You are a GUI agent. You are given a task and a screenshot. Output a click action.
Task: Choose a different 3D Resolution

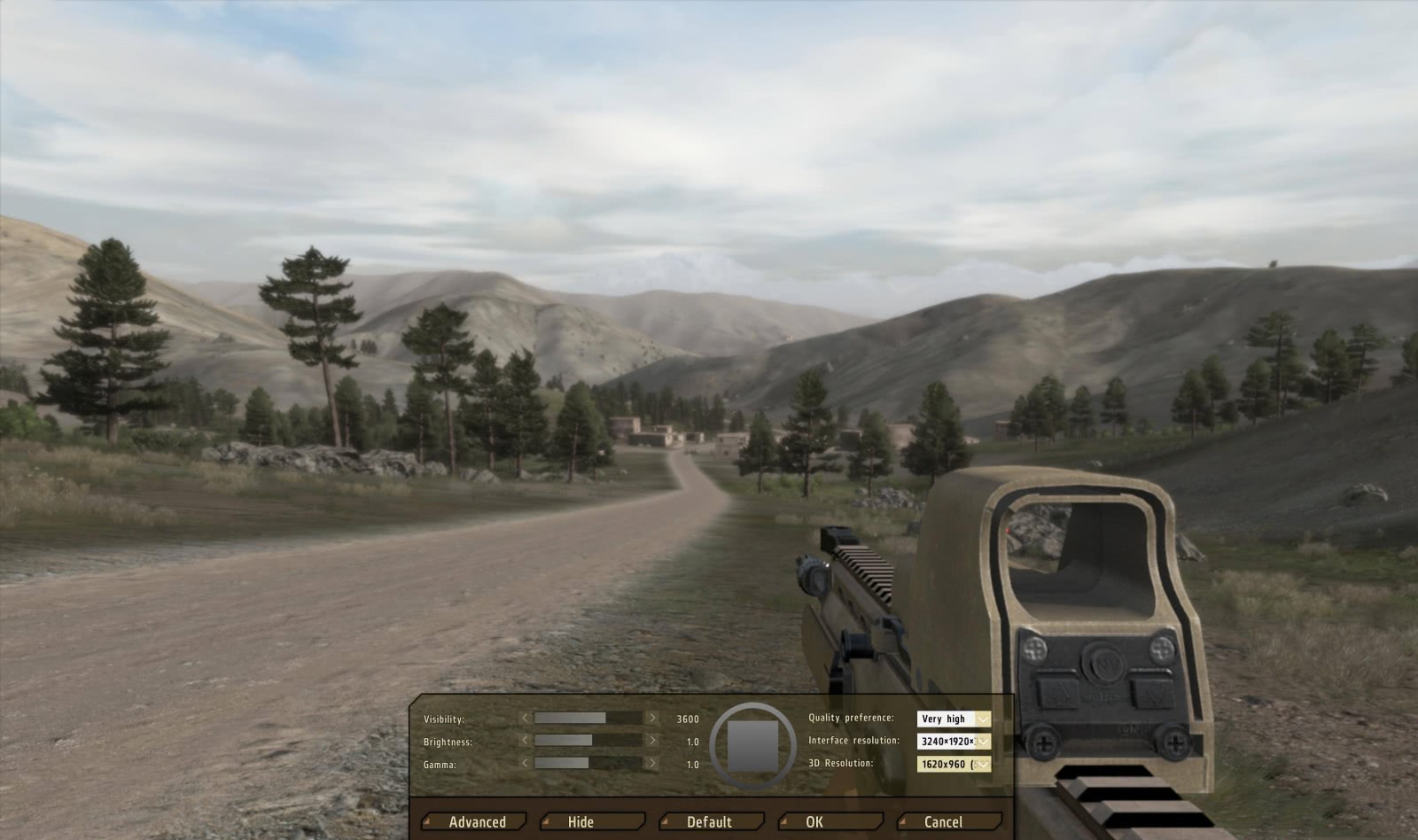pyautogui.click(x=954, y=764)
